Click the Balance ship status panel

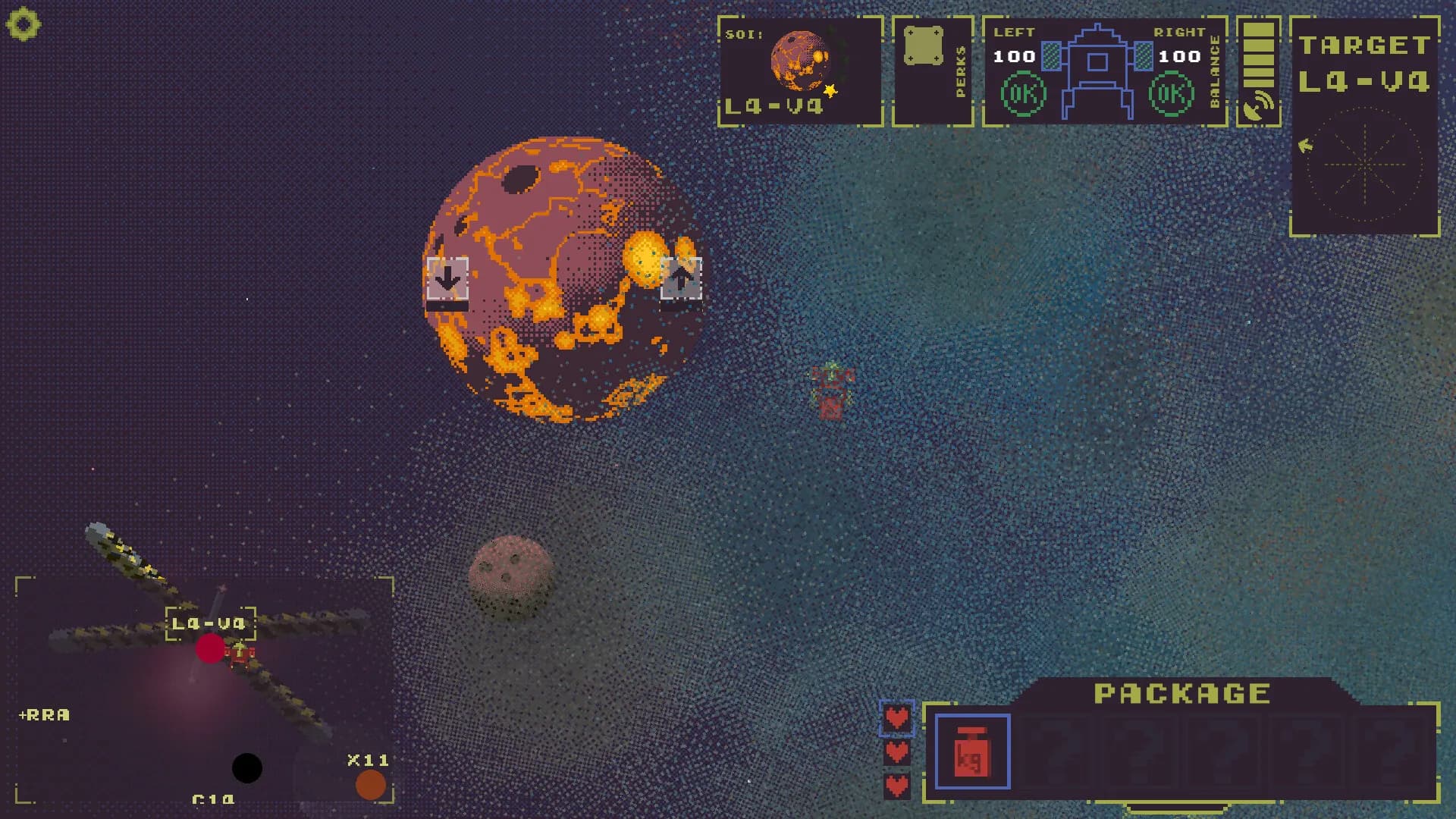point(1103,71)
